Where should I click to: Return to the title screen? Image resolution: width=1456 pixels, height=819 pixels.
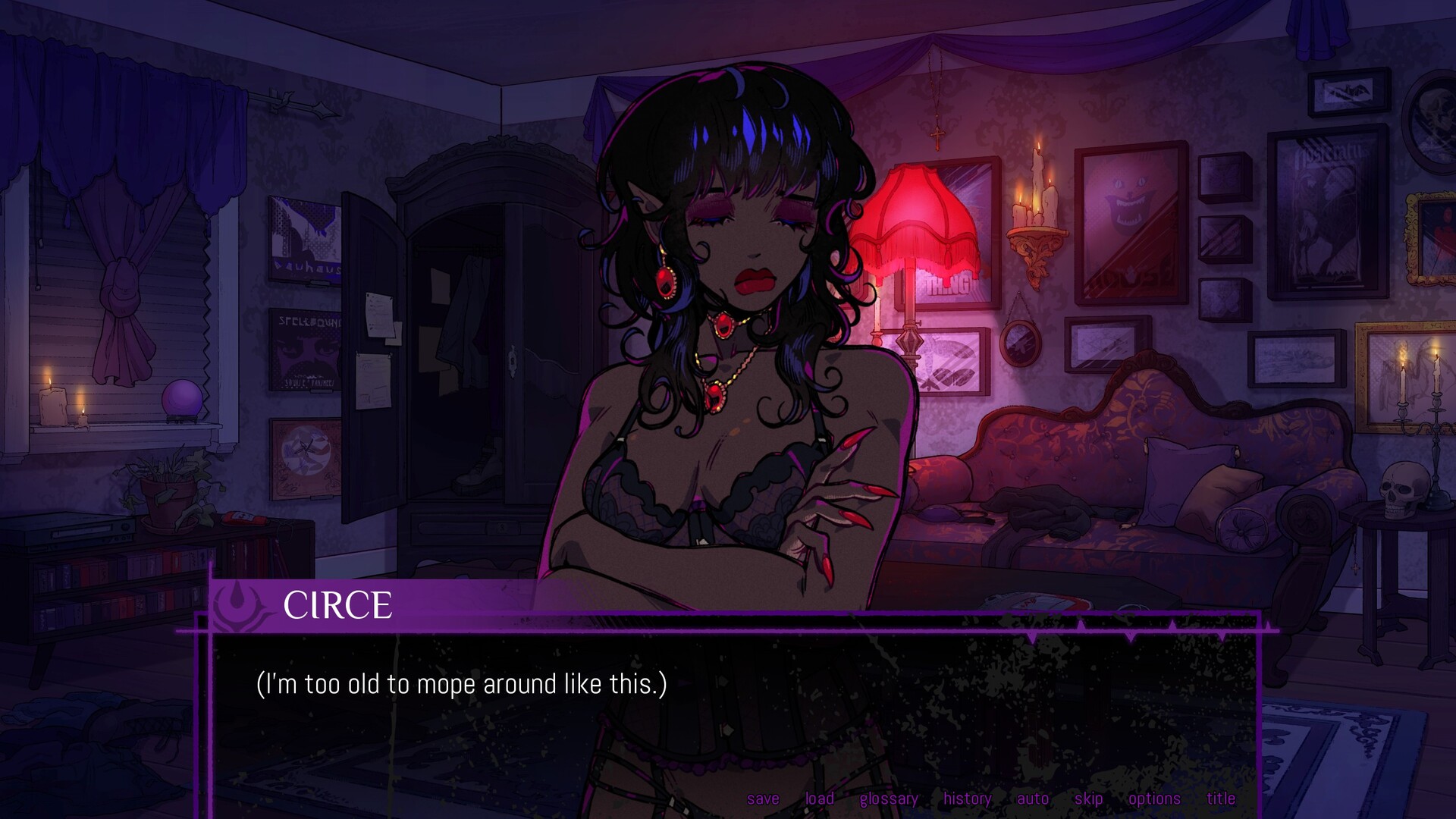[1220, 799]
